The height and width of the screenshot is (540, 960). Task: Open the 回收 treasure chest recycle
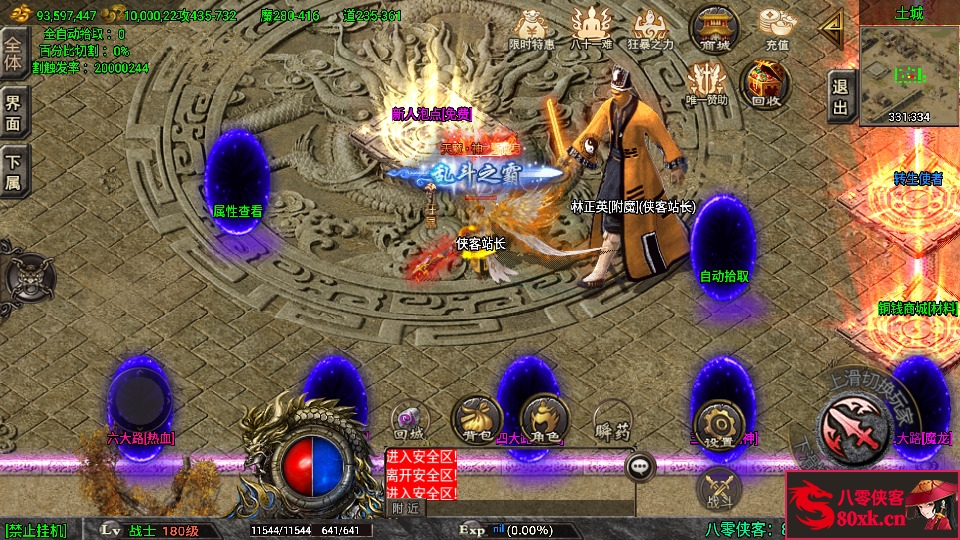click(x=765, y=83)
